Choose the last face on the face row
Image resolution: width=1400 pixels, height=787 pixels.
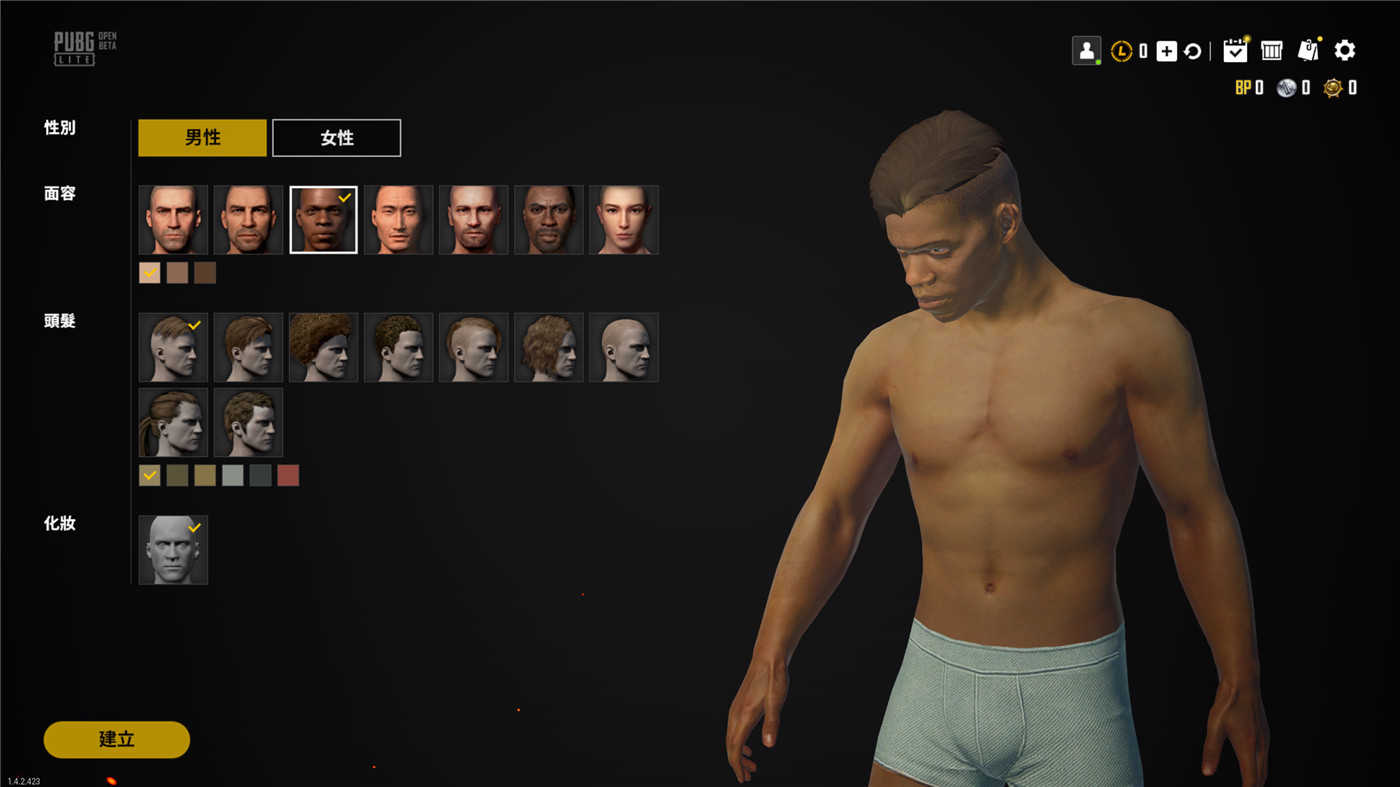622,218
